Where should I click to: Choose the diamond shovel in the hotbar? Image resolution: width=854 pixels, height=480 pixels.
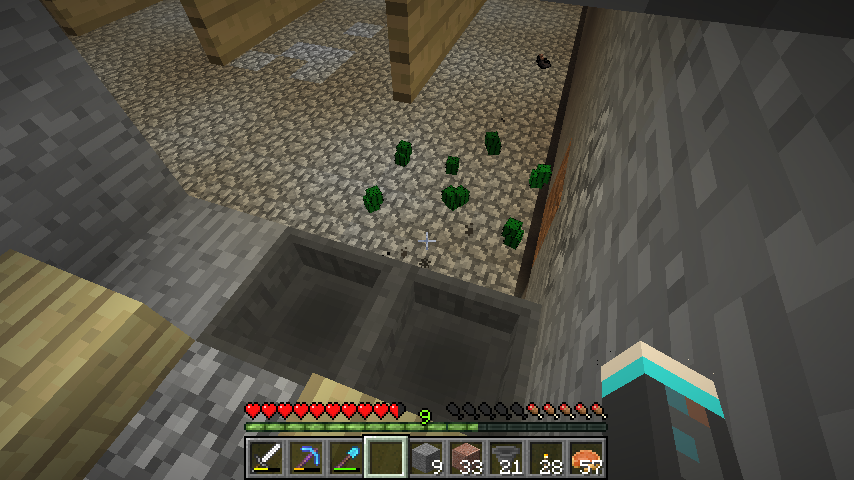[345, 458]
